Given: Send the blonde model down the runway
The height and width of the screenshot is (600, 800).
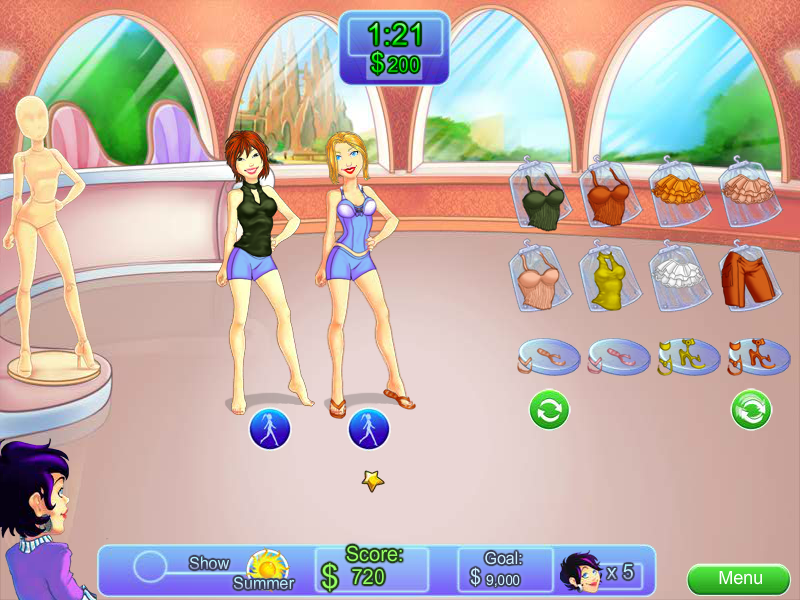Looking at the screenshot, I should coord(368,428).
